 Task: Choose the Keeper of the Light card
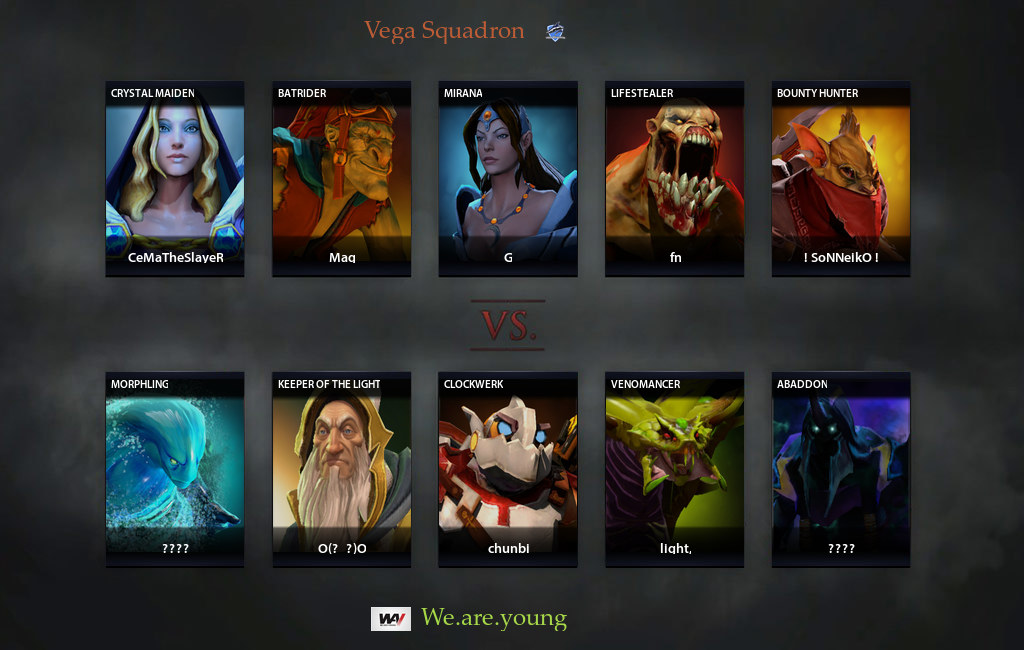pyautogui.click(x=341, y=470)
